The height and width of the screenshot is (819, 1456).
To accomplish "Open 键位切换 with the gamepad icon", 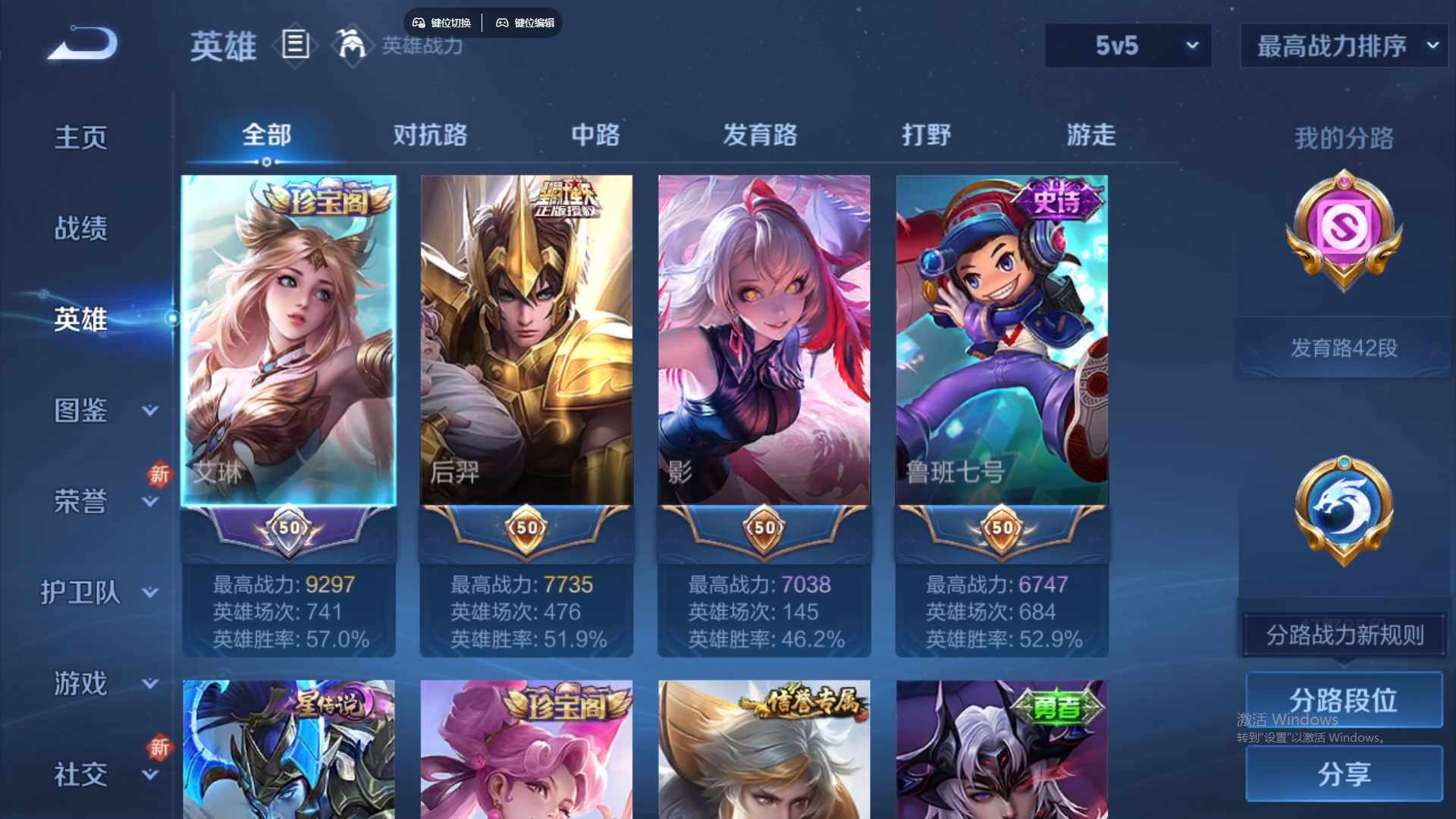I will (442, 23).
